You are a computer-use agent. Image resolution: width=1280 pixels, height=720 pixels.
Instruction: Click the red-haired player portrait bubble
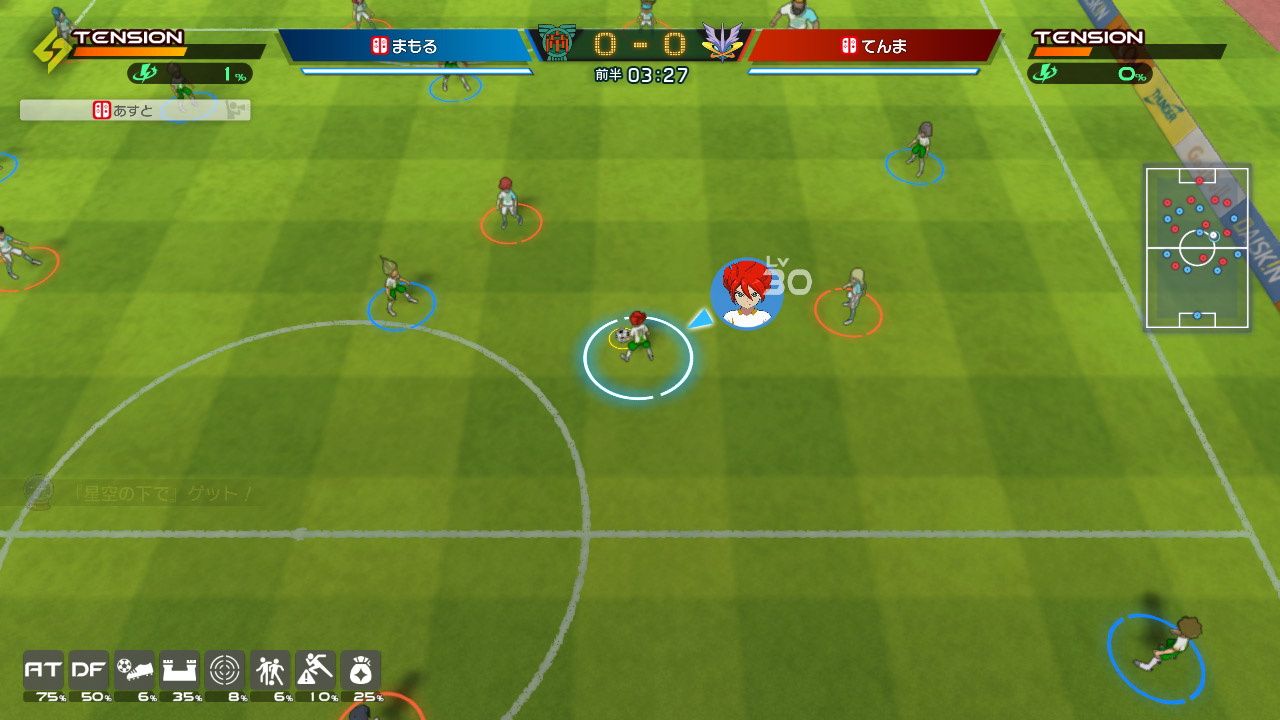click(x=746, y=293)
